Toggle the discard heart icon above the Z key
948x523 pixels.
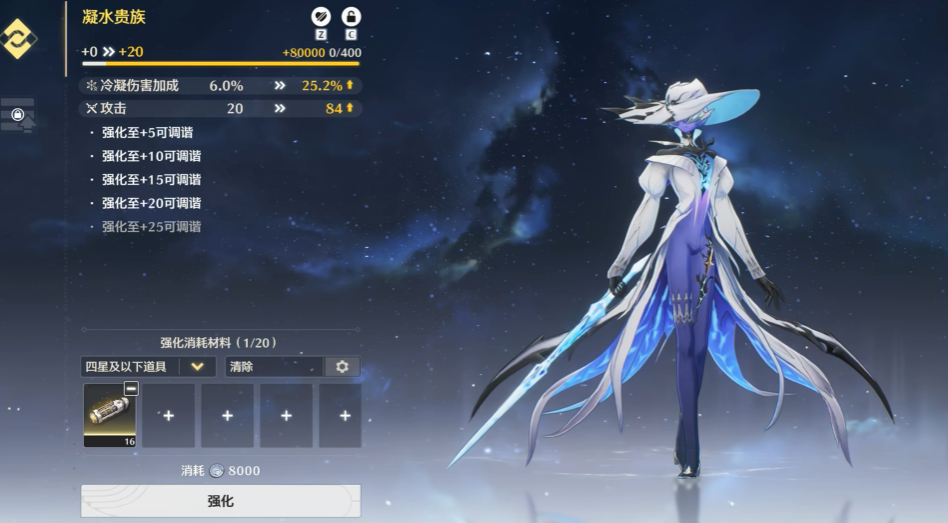(x=321, y=17)
